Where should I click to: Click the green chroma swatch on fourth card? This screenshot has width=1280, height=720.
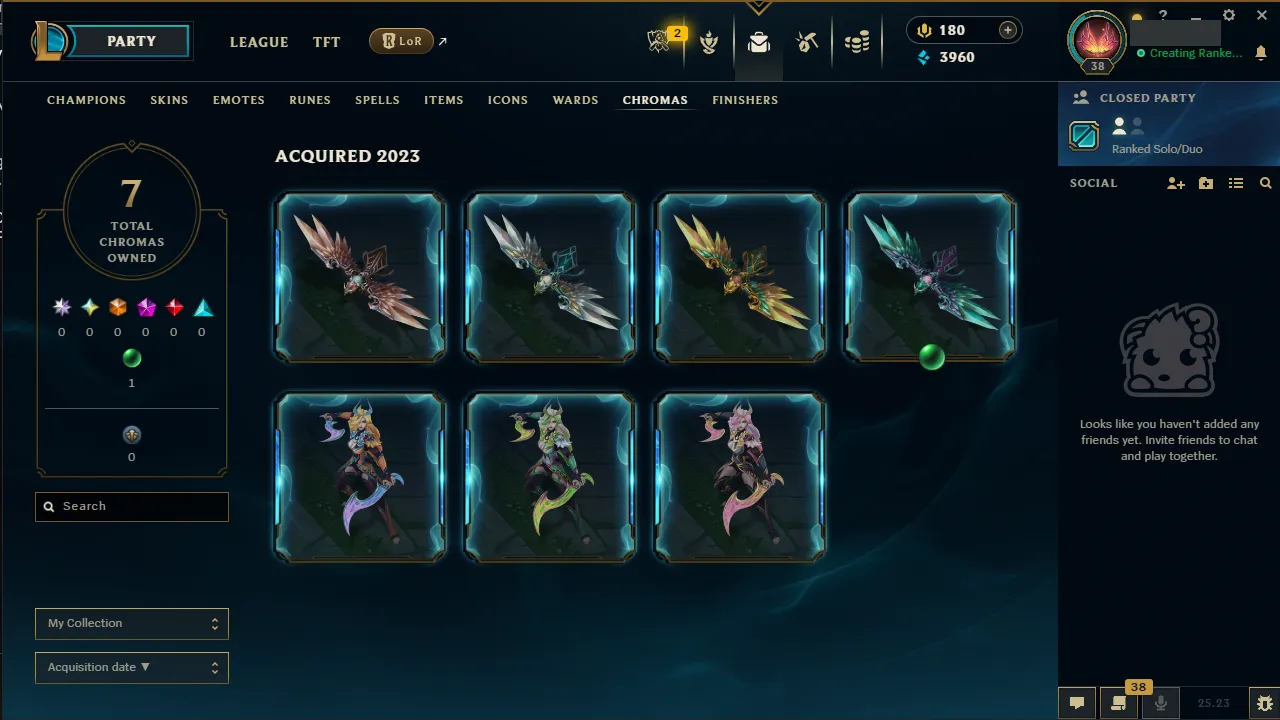click(930, 359)
